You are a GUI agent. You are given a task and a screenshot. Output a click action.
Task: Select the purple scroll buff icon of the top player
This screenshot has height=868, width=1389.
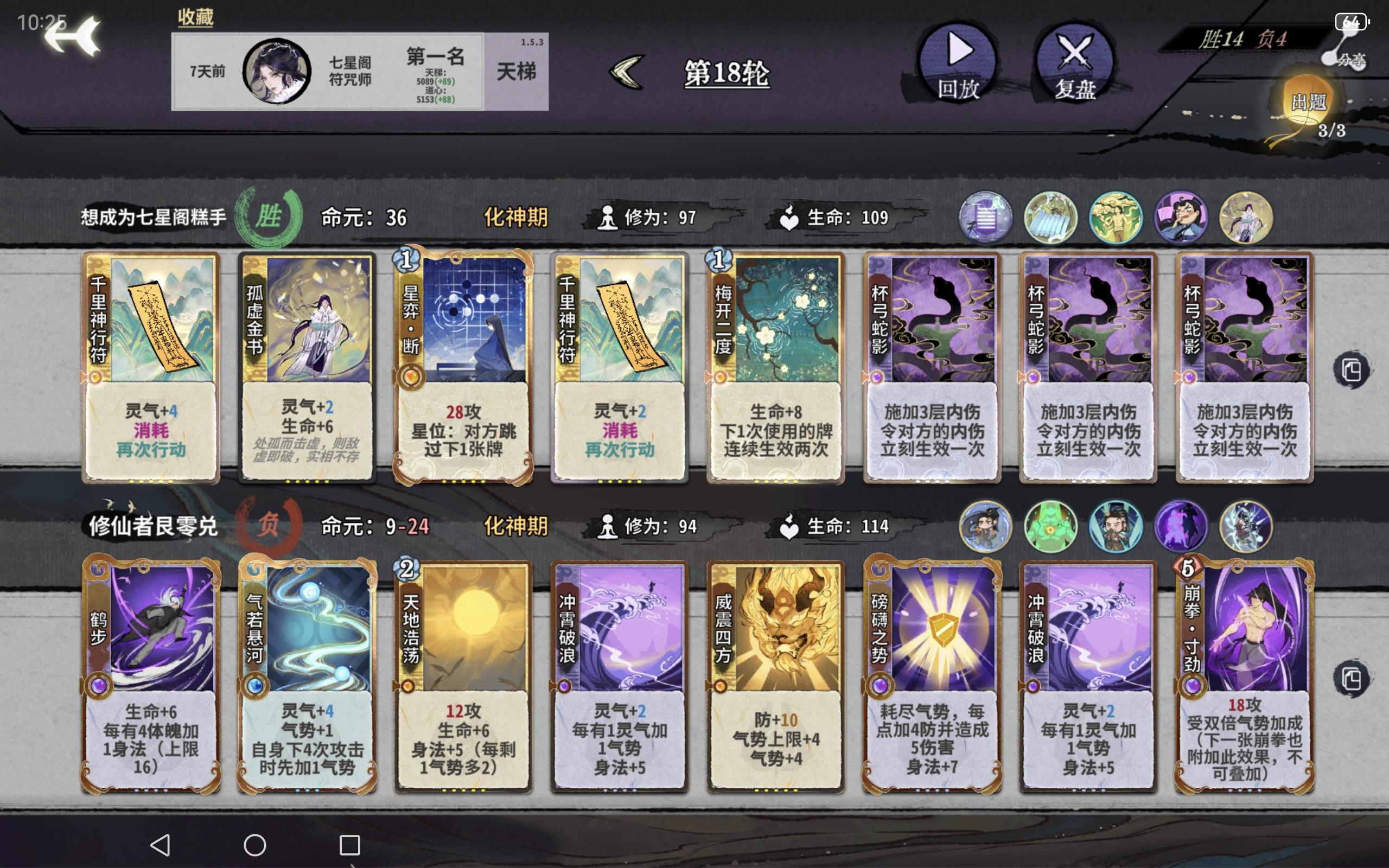coord(985,217)
